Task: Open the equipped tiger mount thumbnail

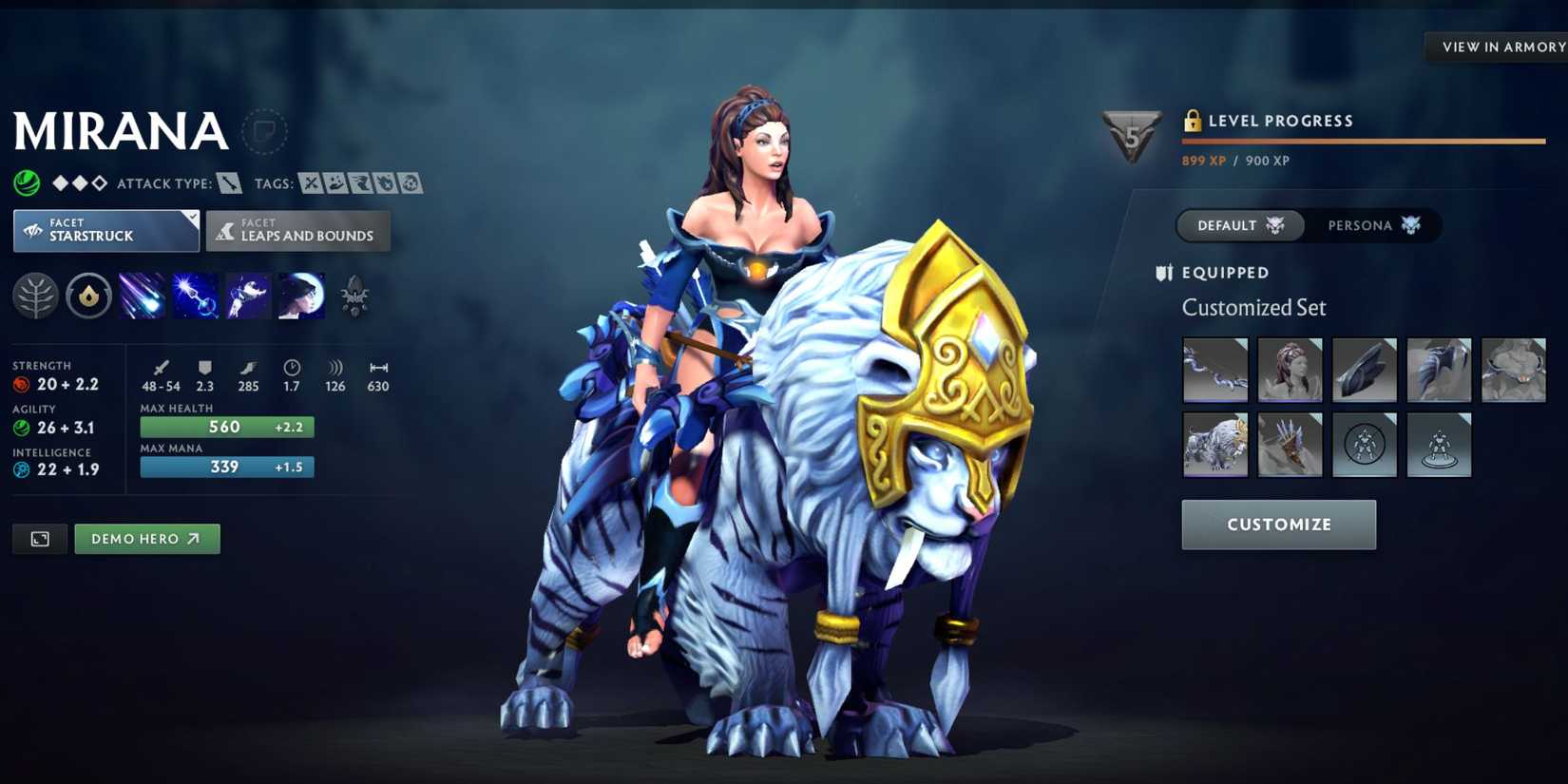Action: (1214, 444)
